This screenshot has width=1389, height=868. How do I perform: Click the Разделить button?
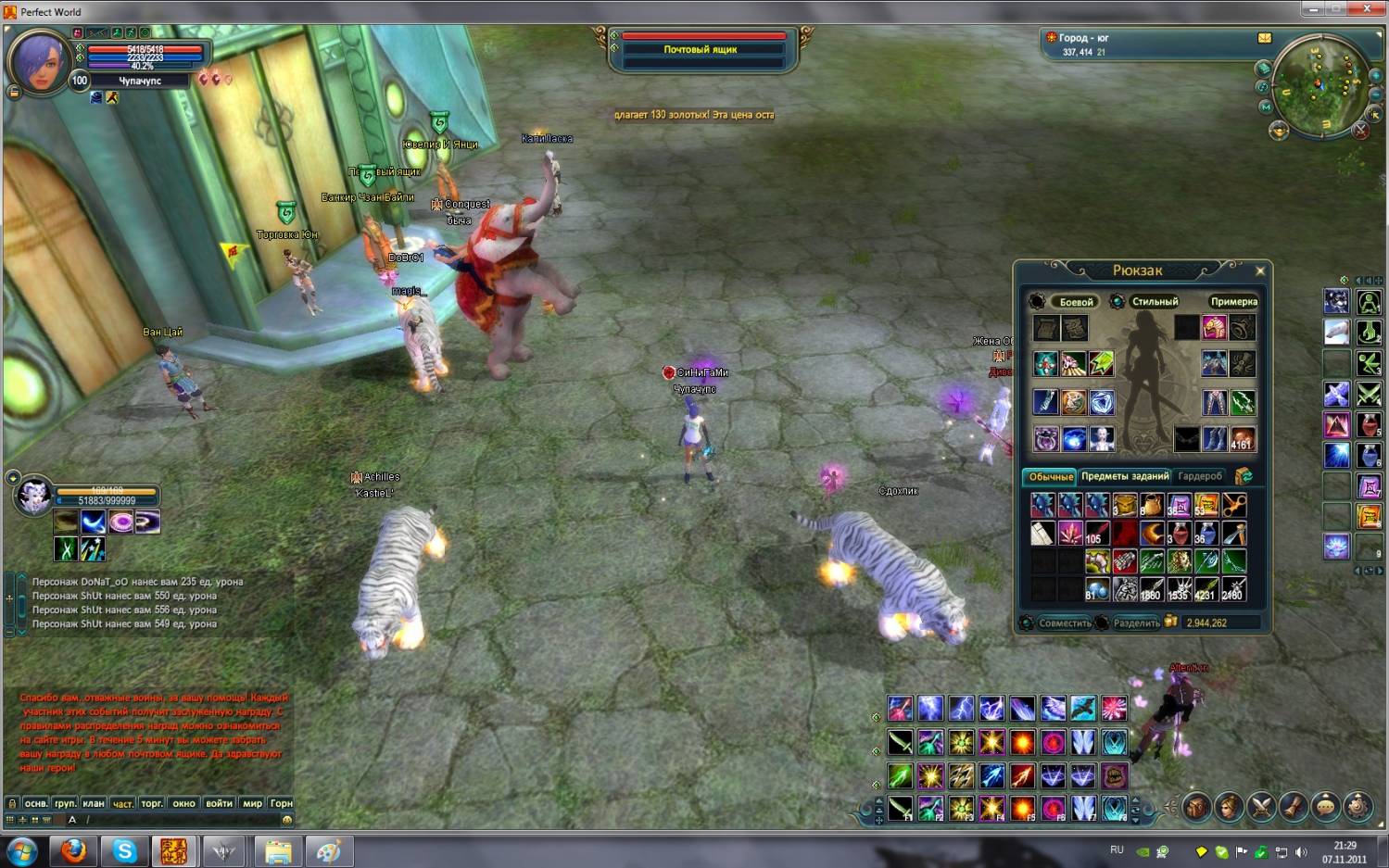coord(1136,623)
